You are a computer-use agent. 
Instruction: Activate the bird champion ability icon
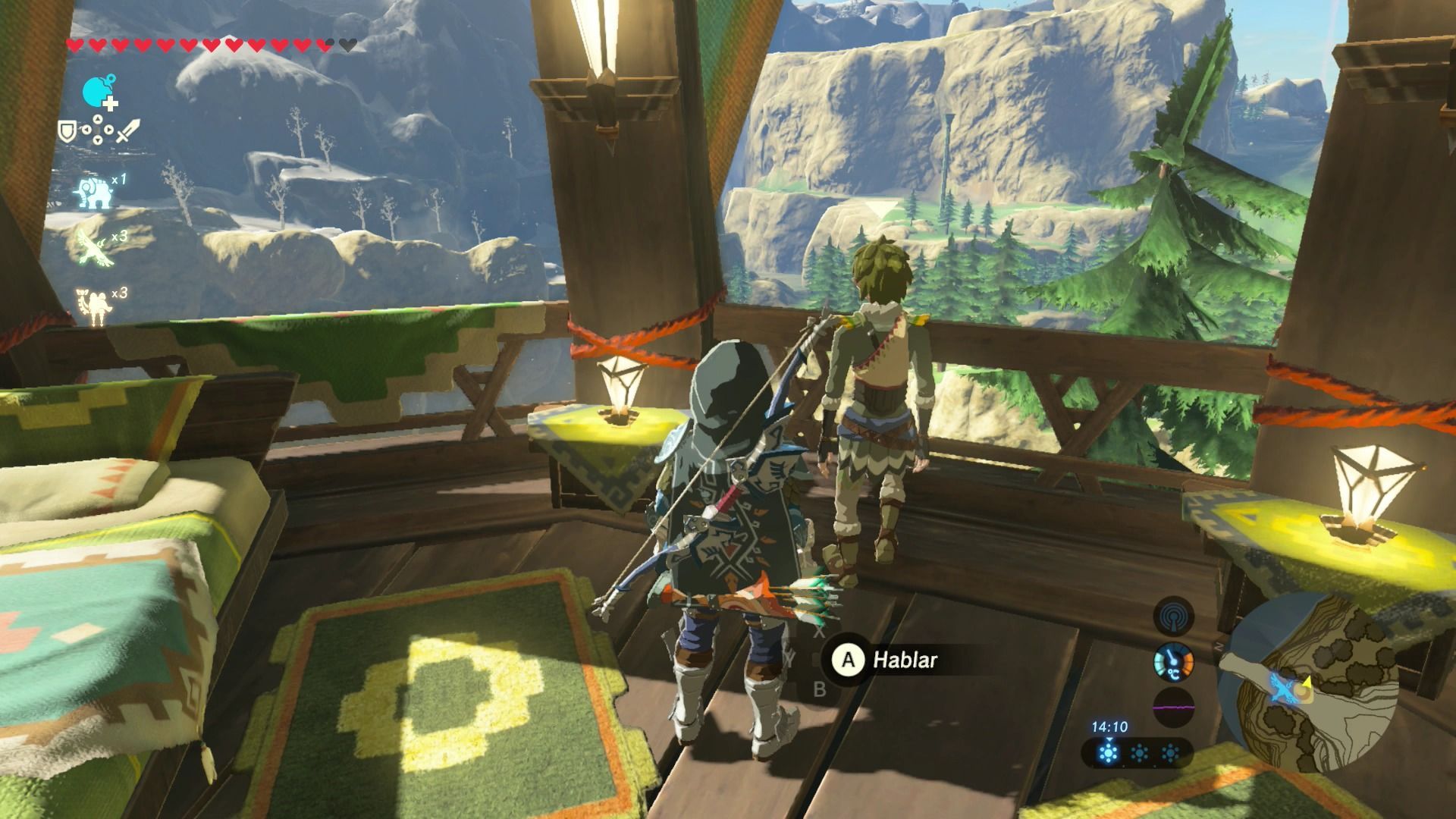pyautogui.click(x=95, y=246)
